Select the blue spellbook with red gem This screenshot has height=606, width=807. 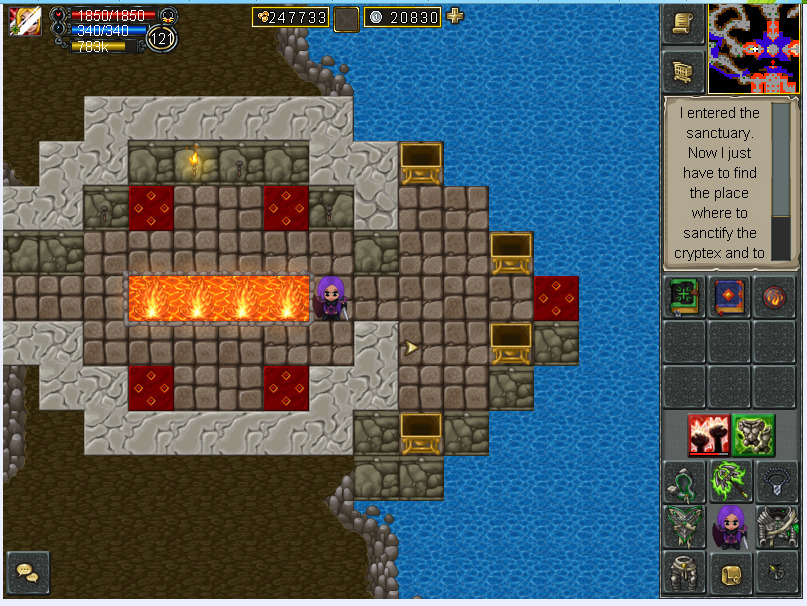(x=728, y=298)
